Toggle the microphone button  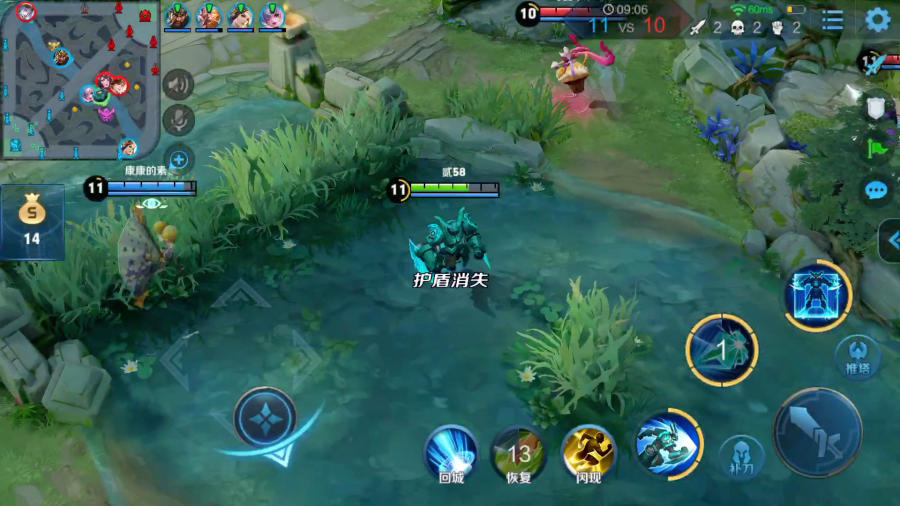[178, 121]
